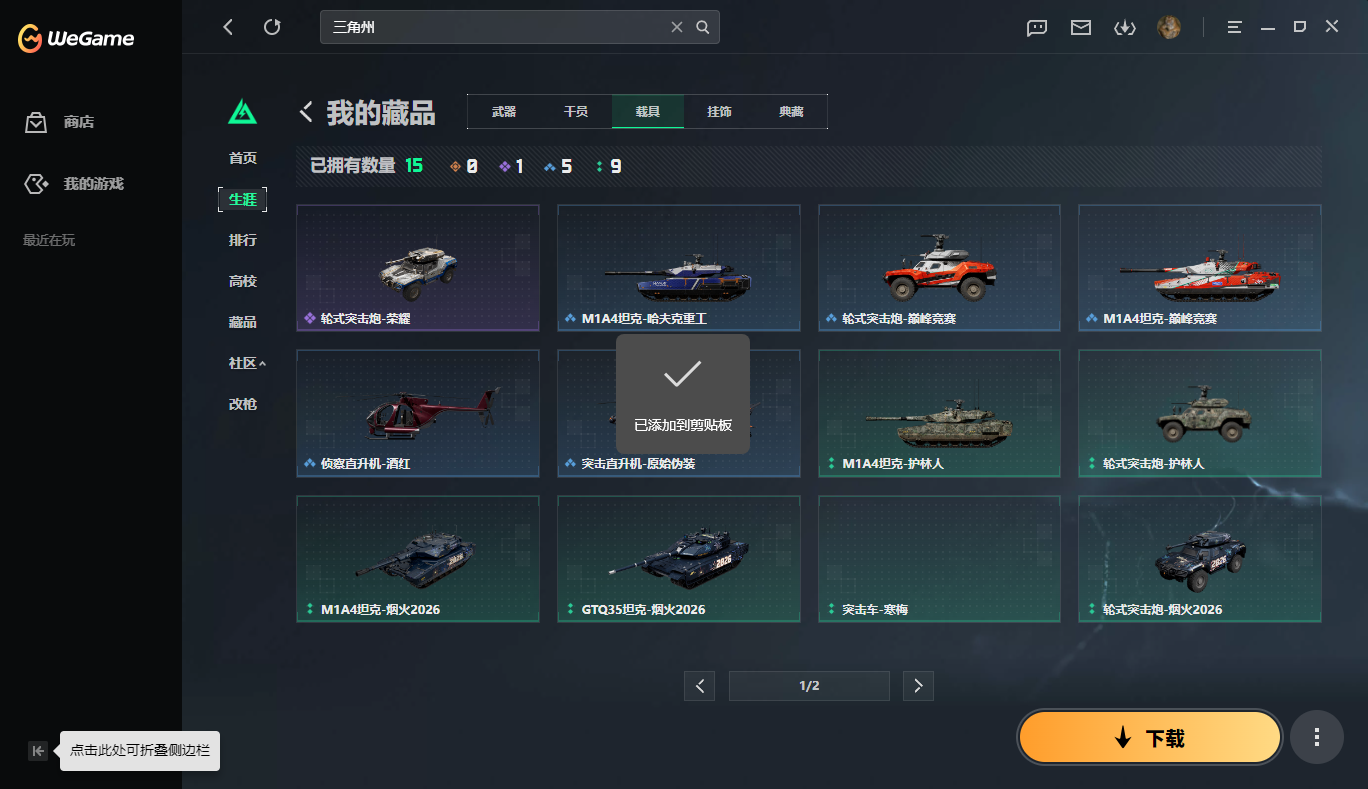Open the 排行 rankings page
1368x789 pixels.
242,240
